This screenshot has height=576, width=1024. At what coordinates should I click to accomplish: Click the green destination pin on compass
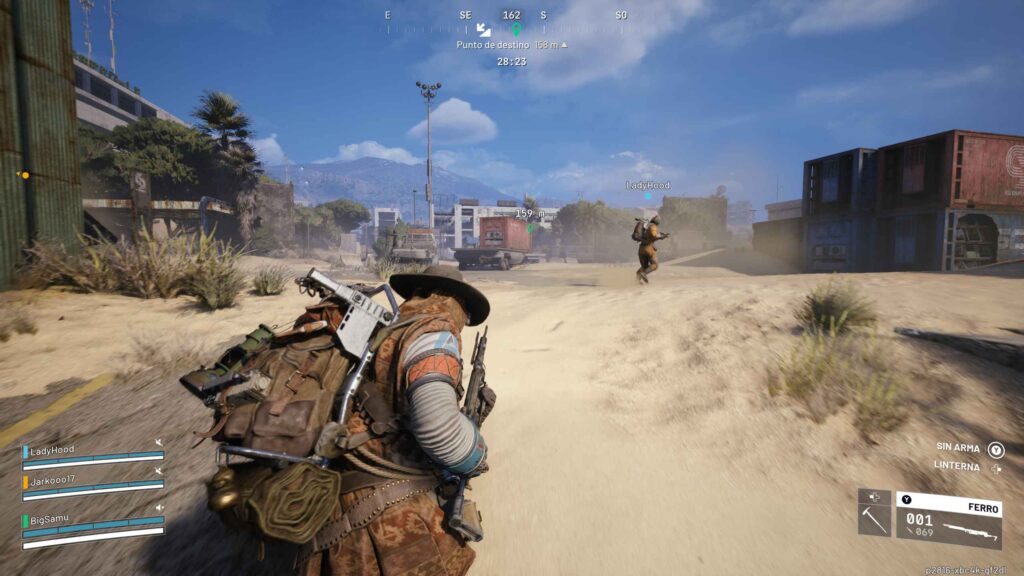(516, 28)
